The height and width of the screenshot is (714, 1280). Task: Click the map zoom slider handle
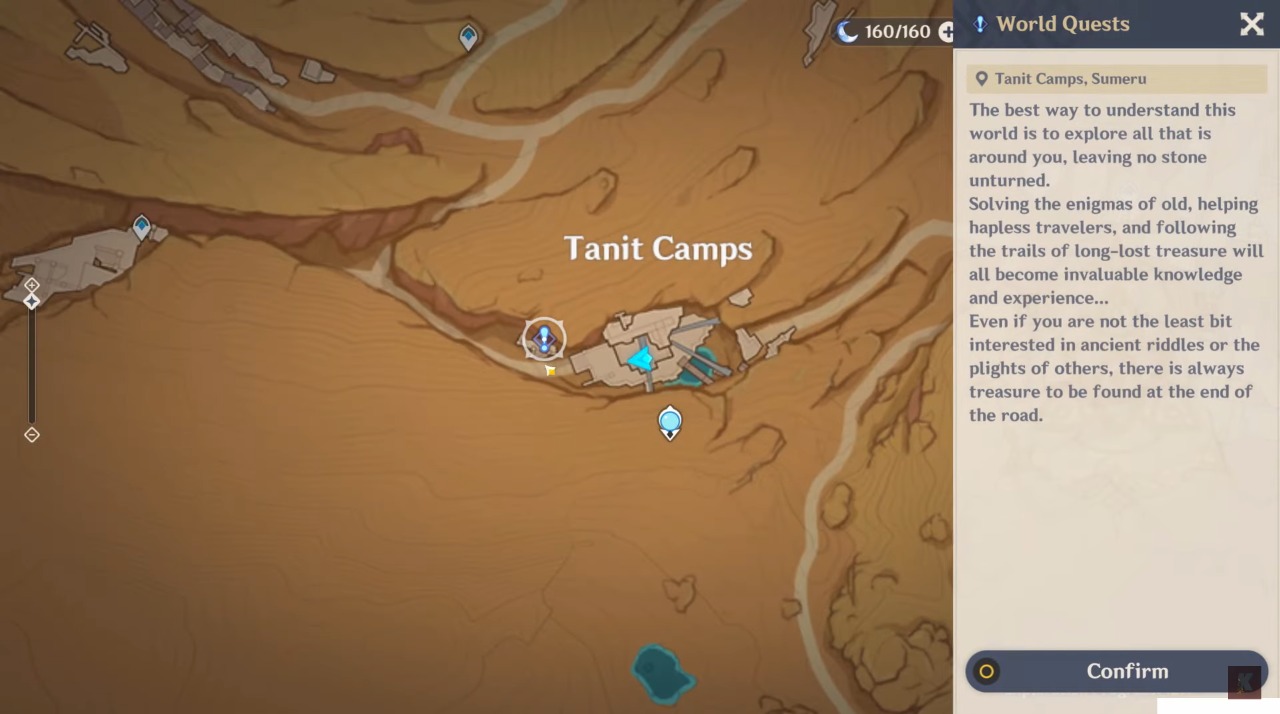click(x=32, y=301)
